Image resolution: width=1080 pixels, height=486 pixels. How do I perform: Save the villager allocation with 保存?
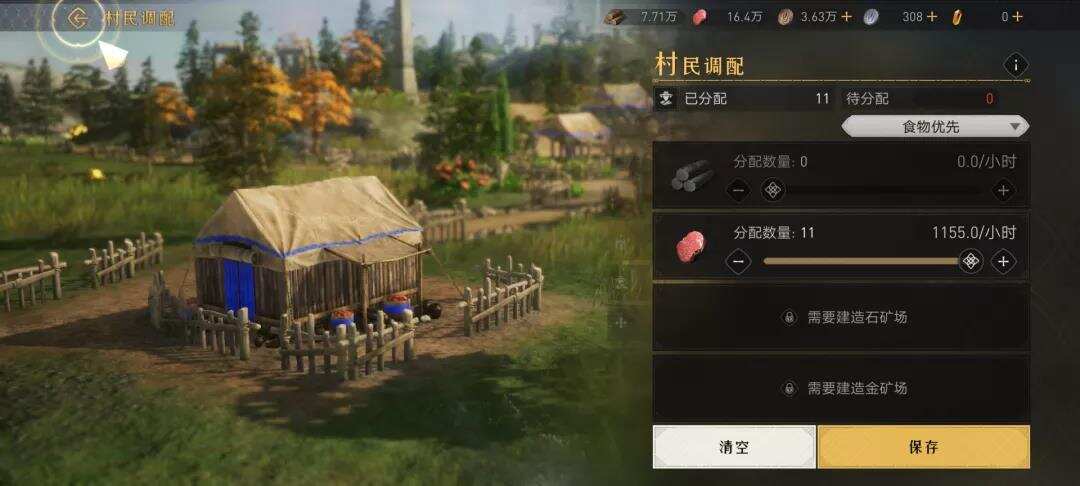point(923,447)
